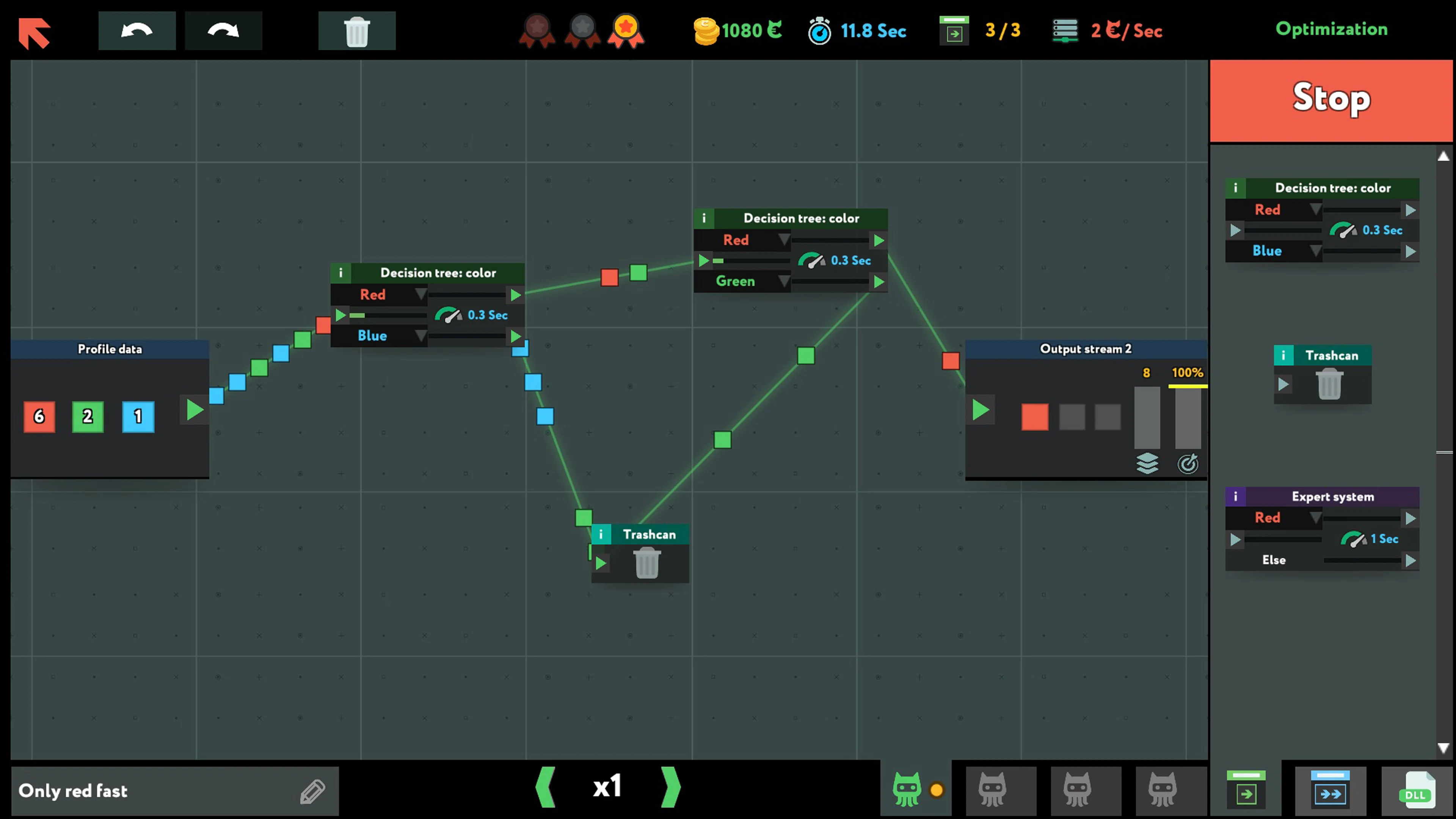
Task: Click the layers icon on Output stream 2
Action: point(1147,463)
